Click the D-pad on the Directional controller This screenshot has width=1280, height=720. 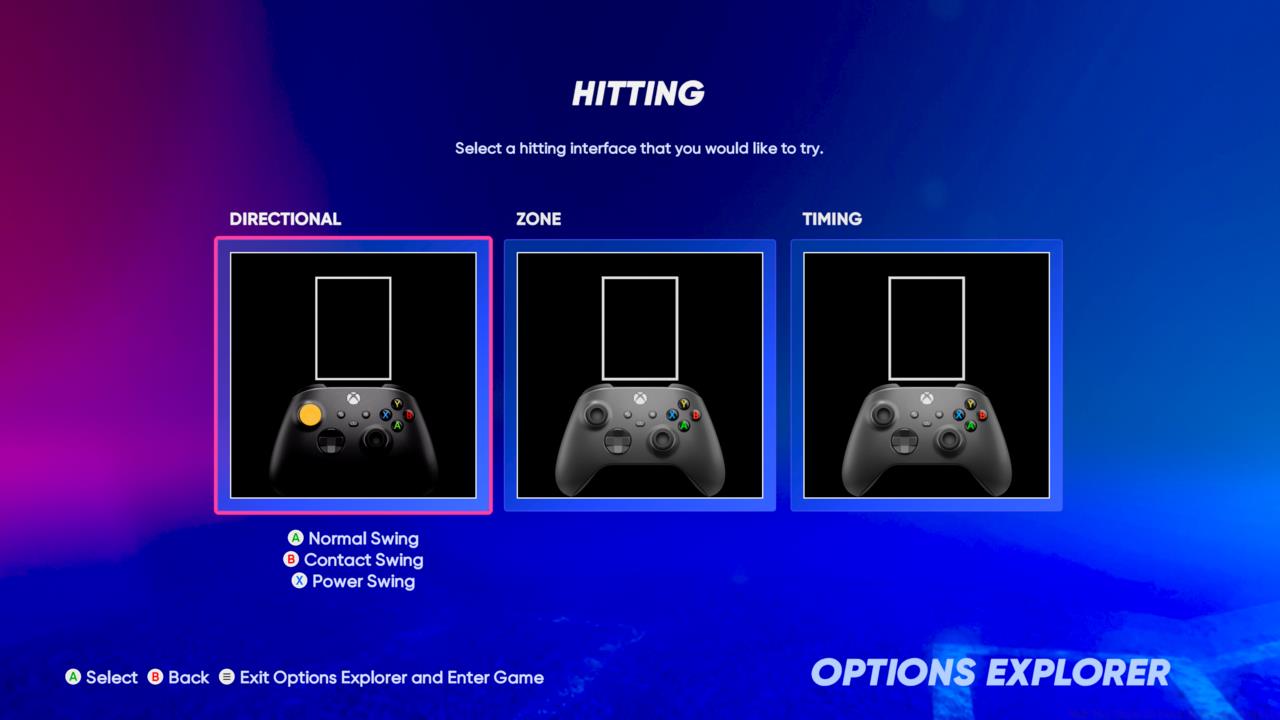point(333,441)
